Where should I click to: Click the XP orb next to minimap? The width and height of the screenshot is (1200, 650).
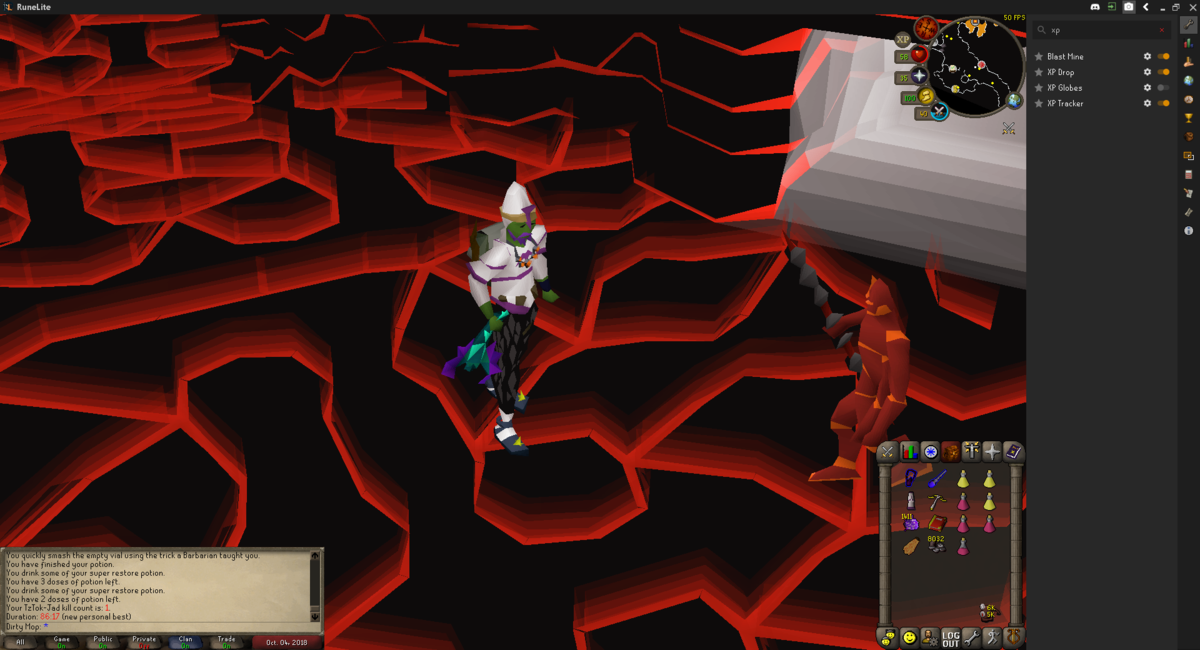pos(903,39)
